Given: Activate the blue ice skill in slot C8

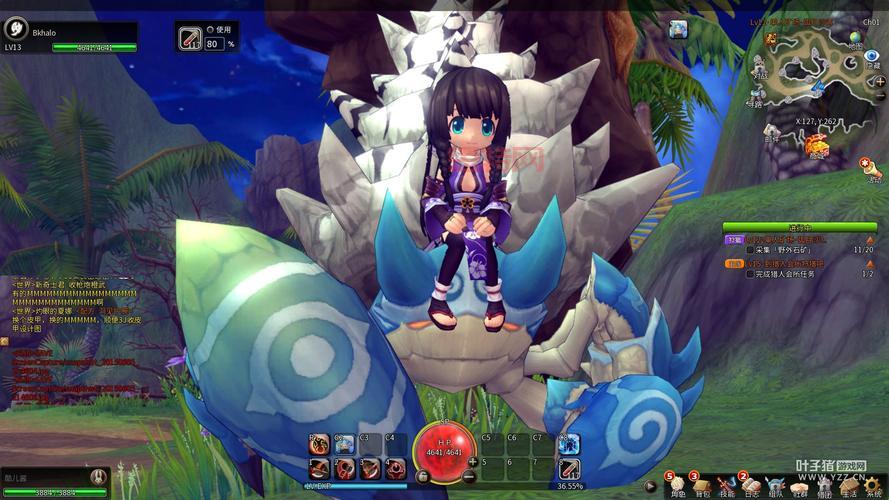Looking at the screenshot, I should tap(569, 445).
